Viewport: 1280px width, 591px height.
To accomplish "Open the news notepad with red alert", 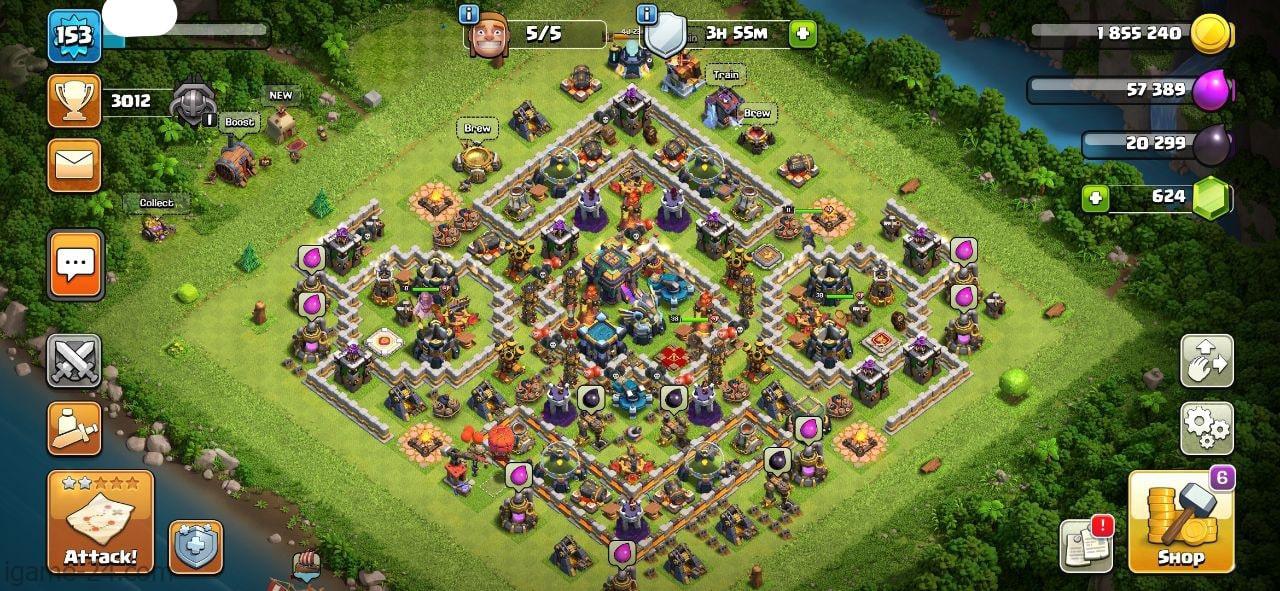I will click(1086, 545).
